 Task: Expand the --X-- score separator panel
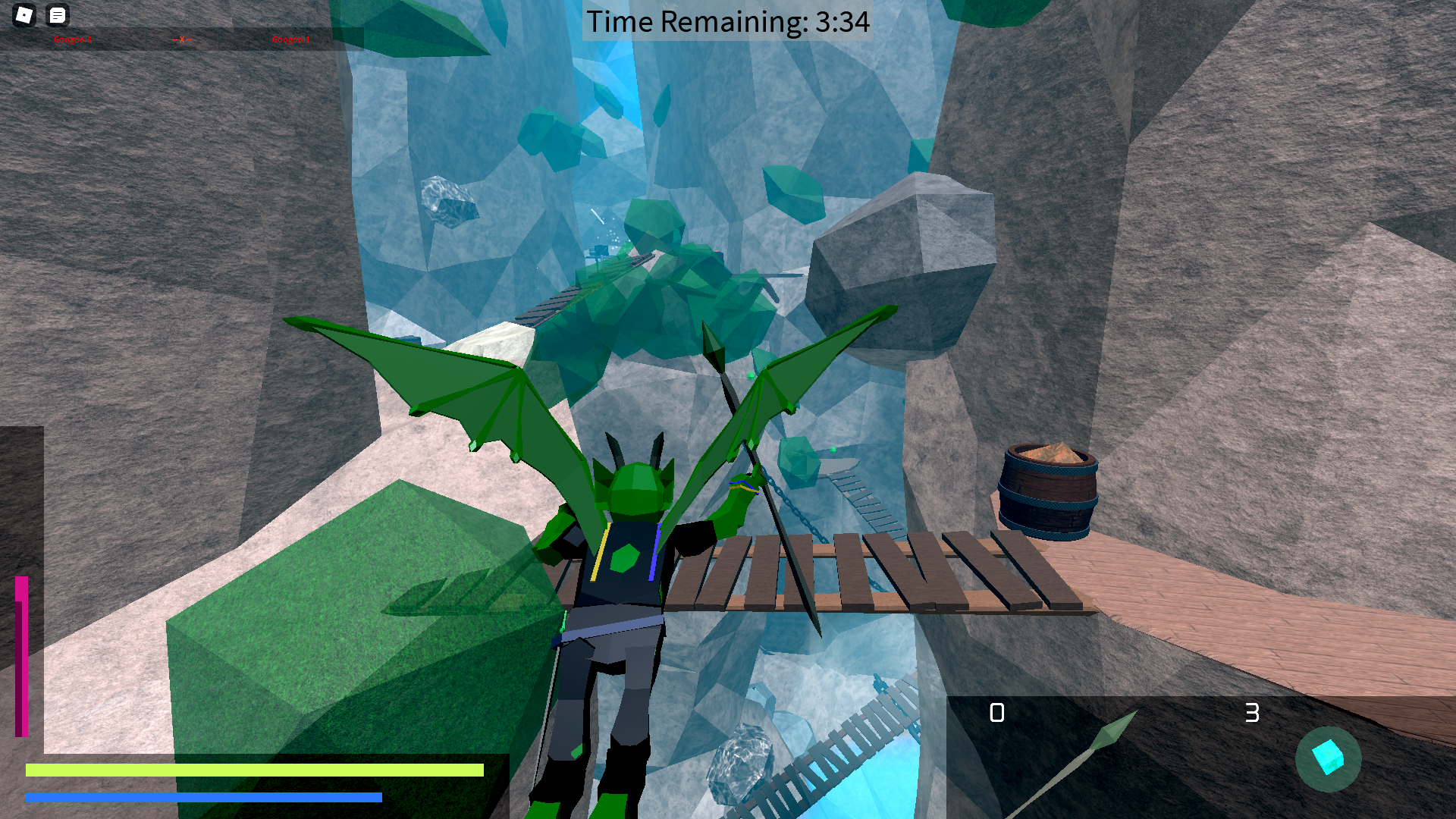[x=184, y=39]
